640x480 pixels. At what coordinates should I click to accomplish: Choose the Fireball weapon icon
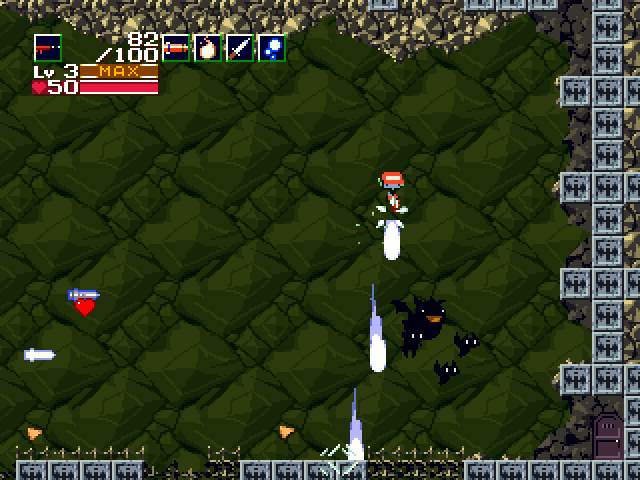(207, 47)
